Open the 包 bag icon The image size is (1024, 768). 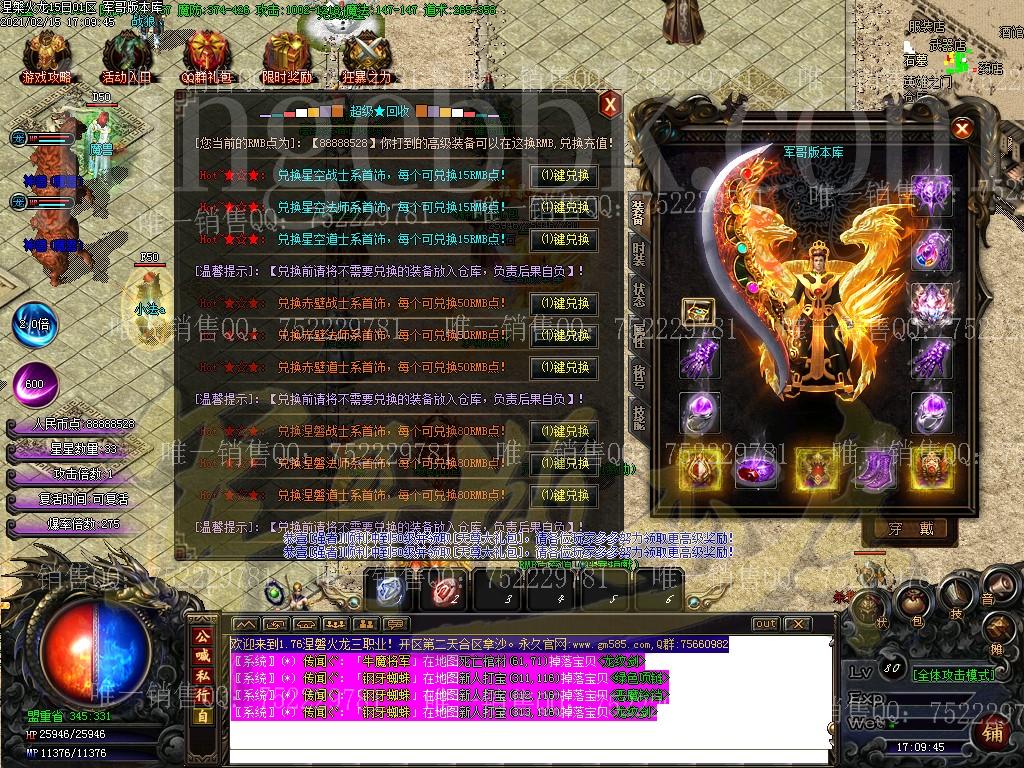[913, 602]
